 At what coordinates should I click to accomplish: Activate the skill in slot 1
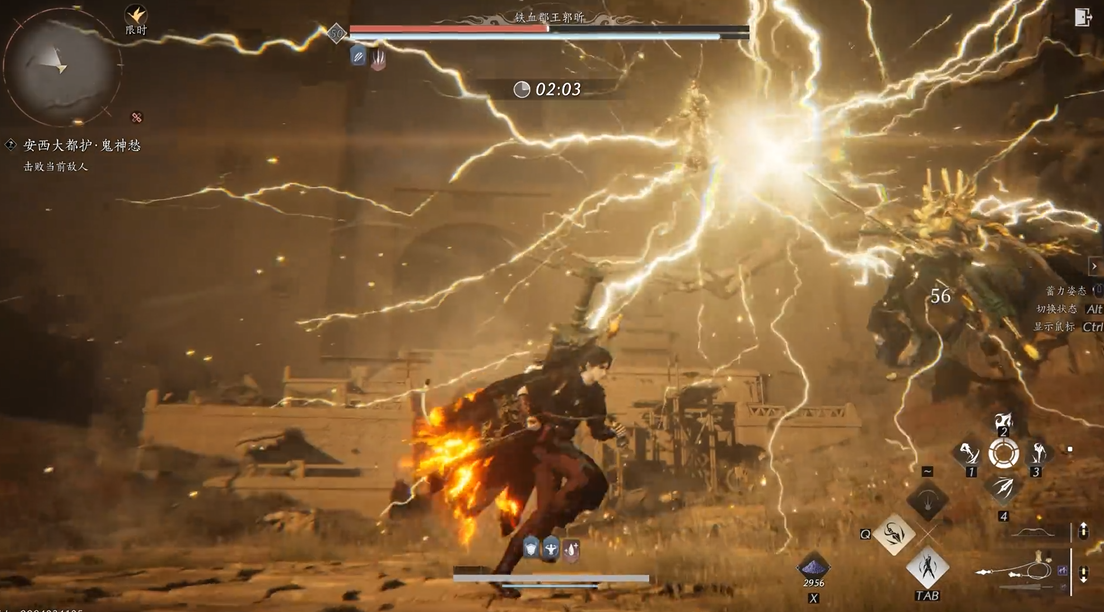tap(967, 453)
